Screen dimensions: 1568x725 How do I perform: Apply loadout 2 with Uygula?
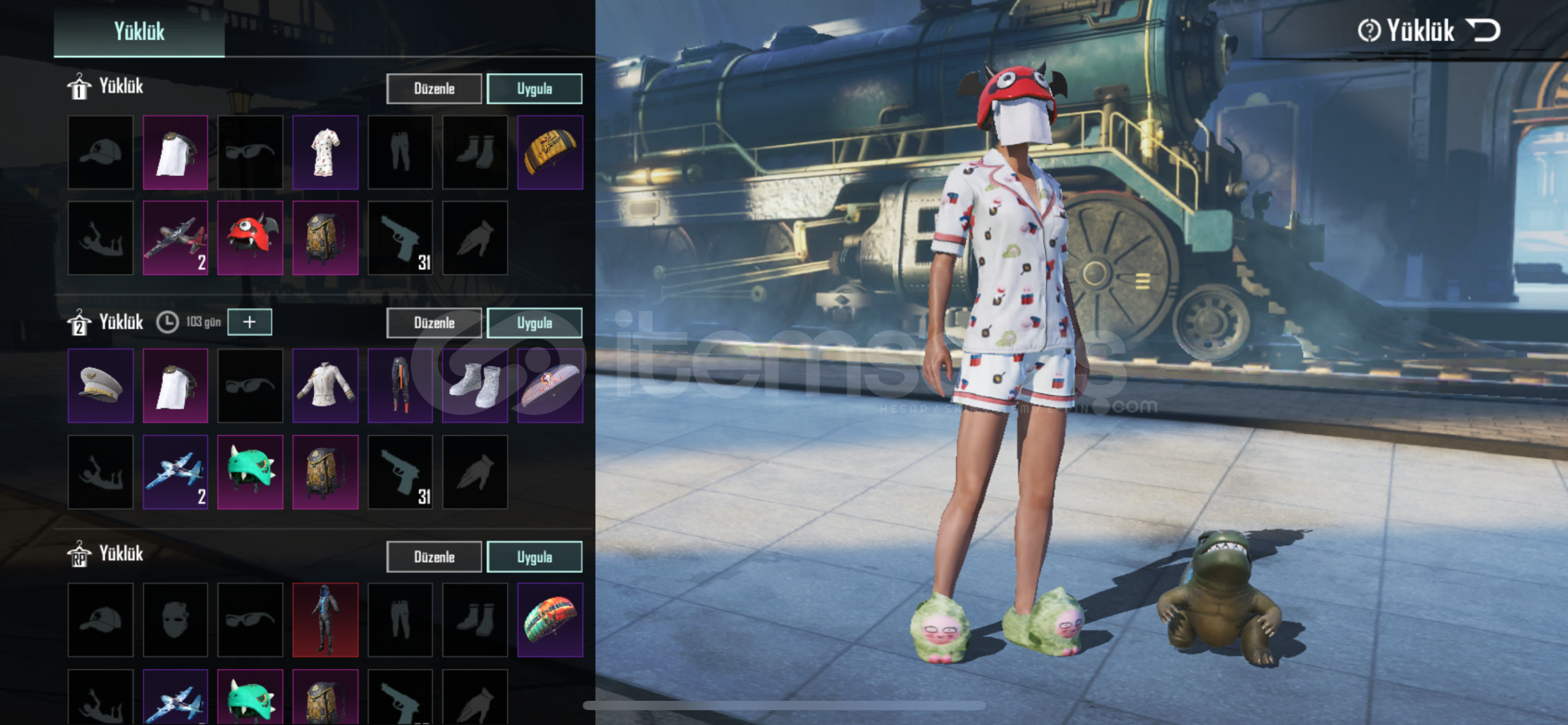tap(534, 323)
